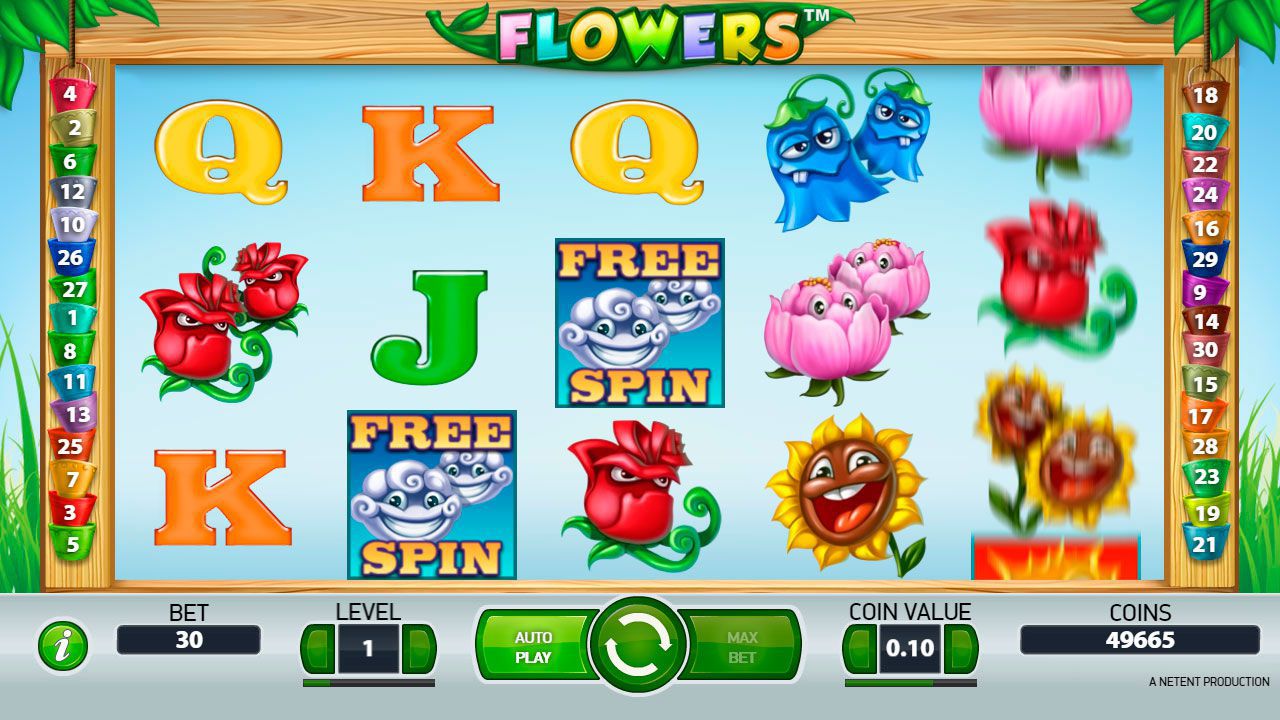Screen dimensions: 1280x720
Task: Select bet line 15 flower pot
Action: point(1205,383)
